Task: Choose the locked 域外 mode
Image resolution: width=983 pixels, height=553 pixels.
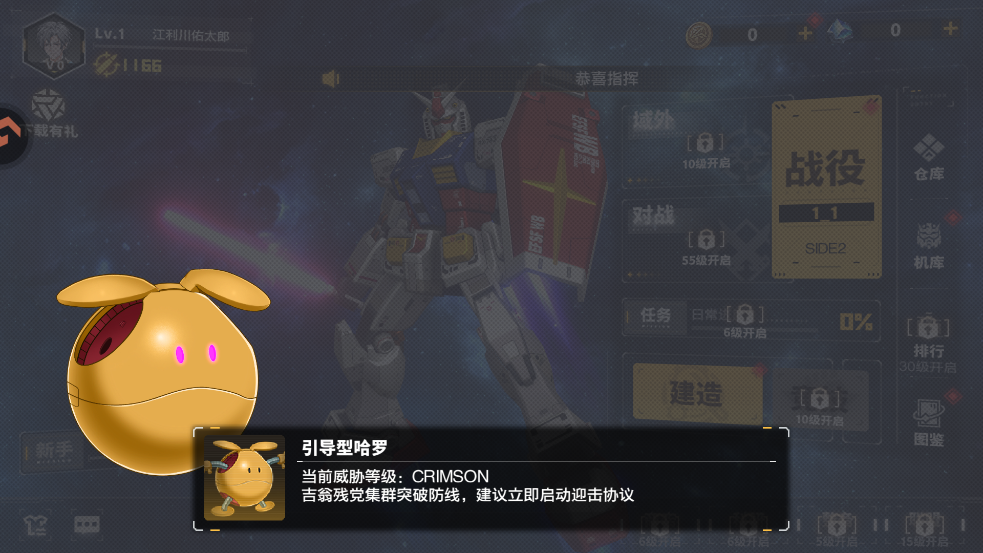Action: point(688,140)
